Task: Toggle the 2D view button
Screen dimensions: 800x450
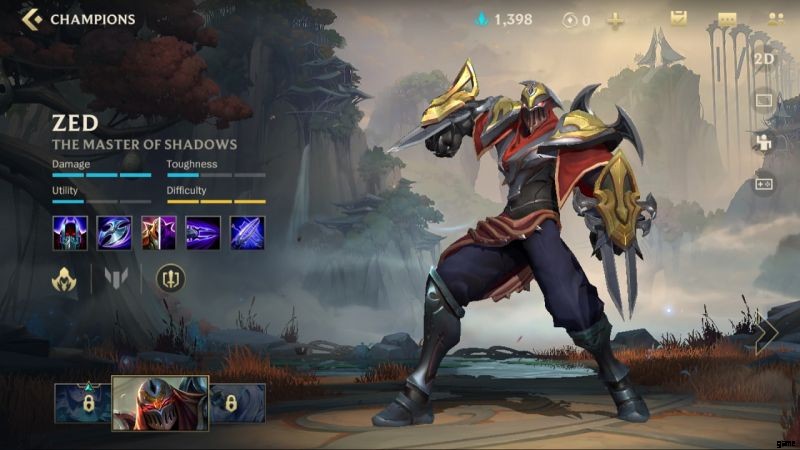Action: pos(764,59)
